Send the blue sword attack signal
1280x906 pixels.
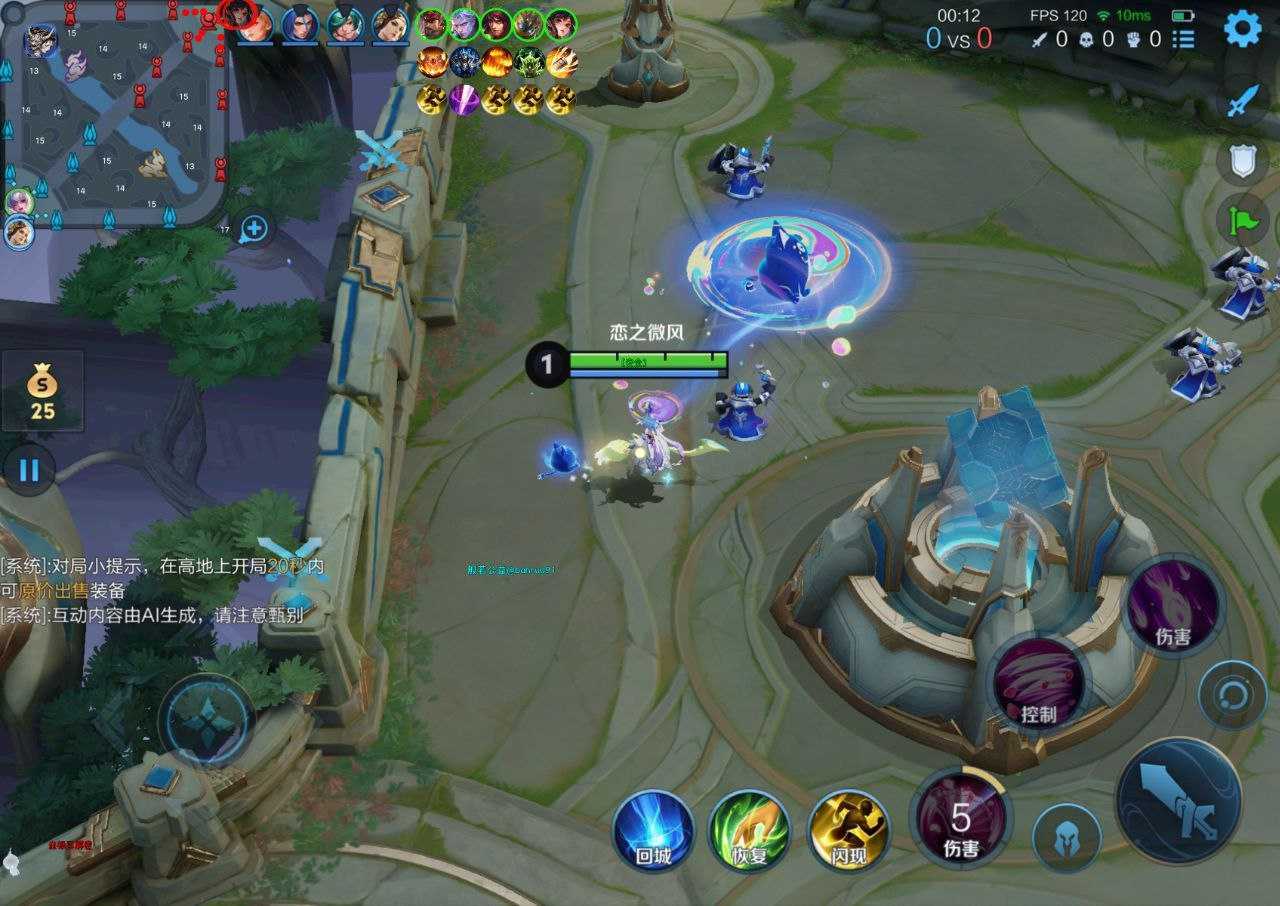point(1242,101)
